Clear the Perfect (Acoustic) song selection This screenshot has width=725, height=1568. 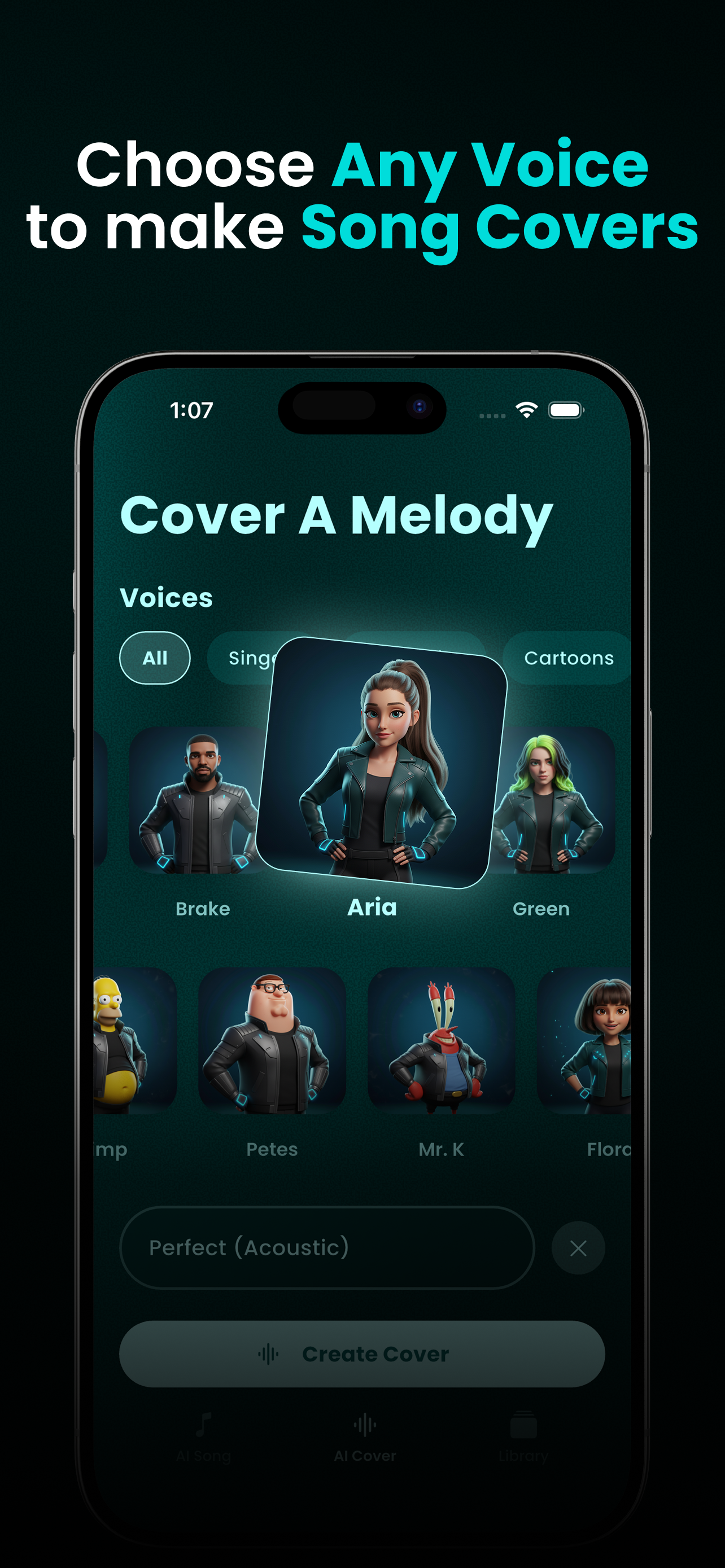click(578, 1247)
